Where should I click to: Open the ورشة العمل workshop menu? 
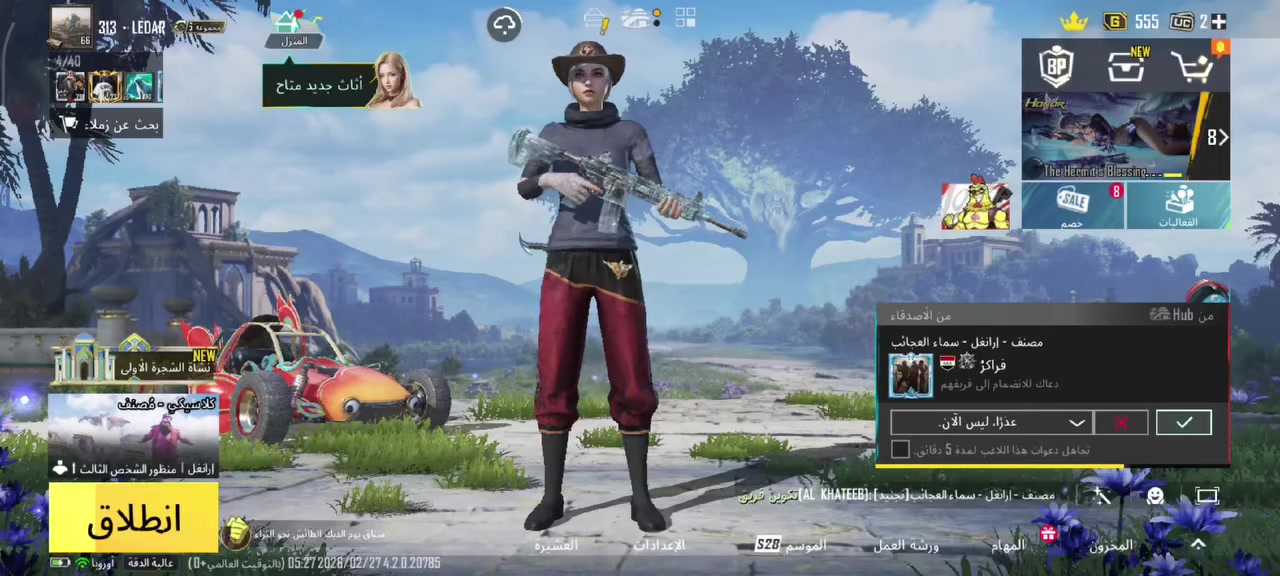pos(906,545)
